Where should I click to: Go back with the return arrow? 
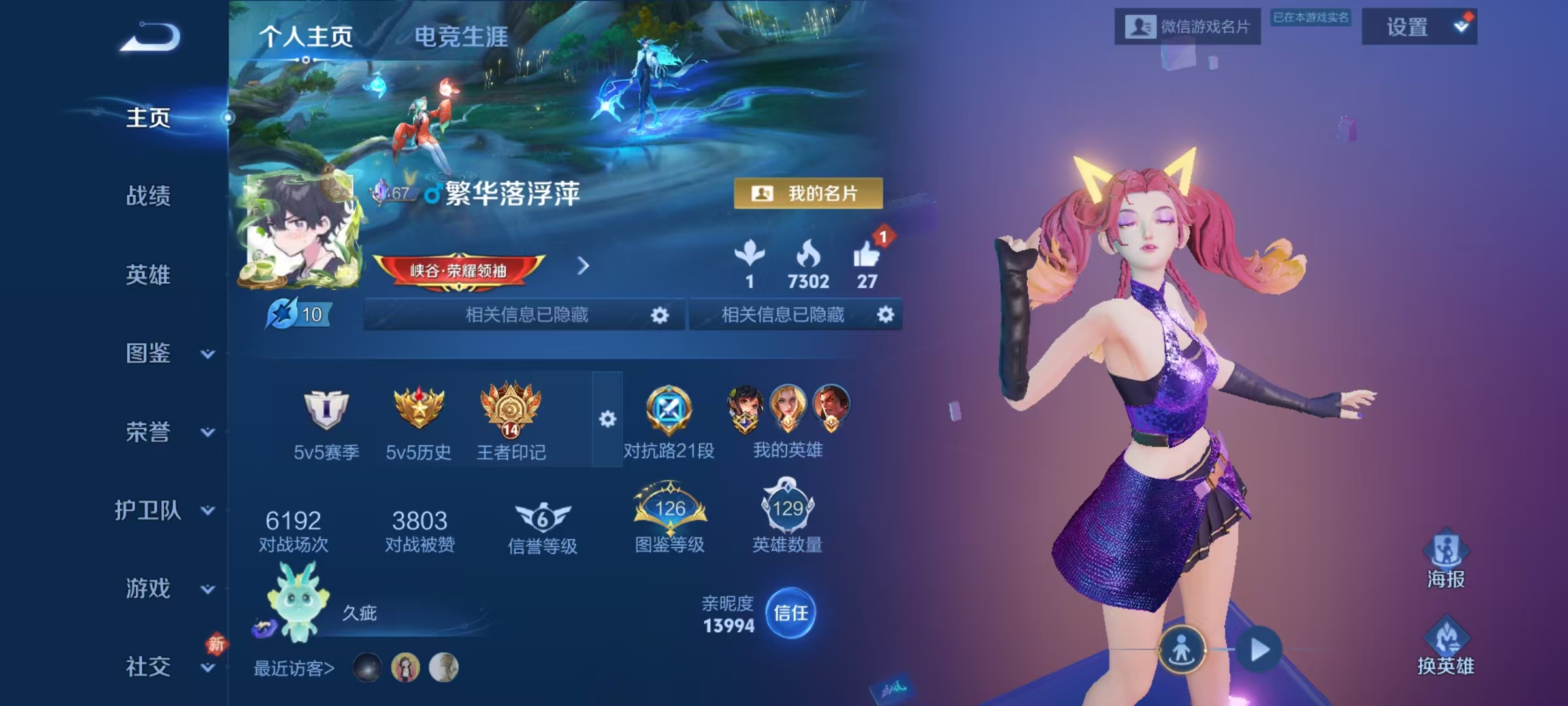pyautogui.click(x=150, y=37)
